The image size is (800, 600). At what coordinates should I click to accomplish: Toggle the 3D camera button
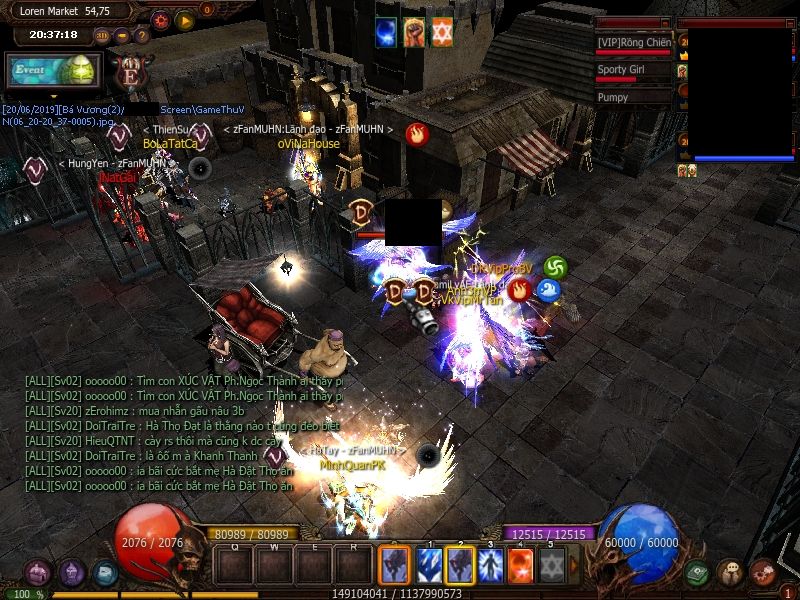pos(103,36)
